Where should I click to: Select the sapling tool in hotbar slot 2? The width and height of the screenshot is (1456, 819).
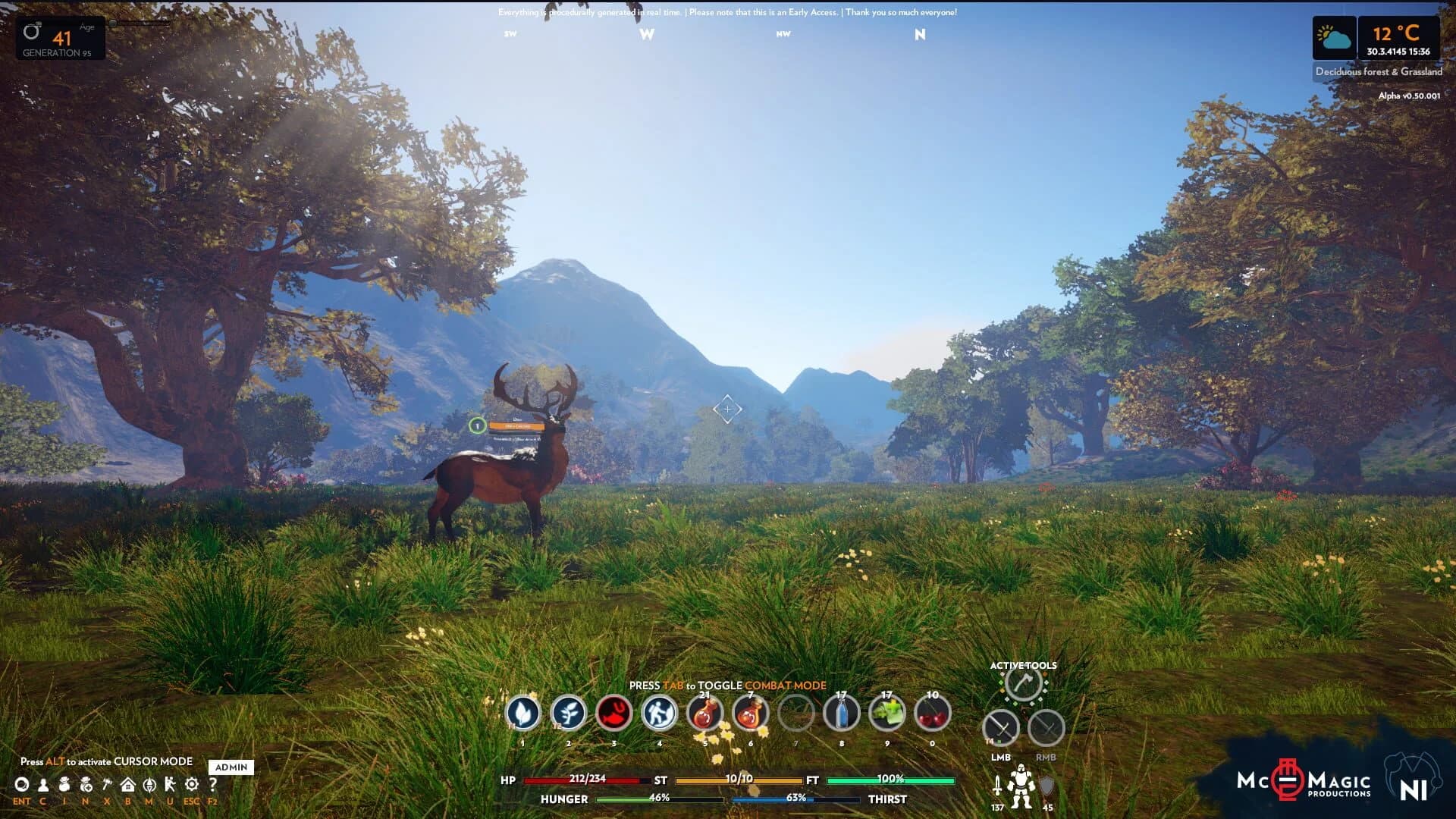point(567,714)
